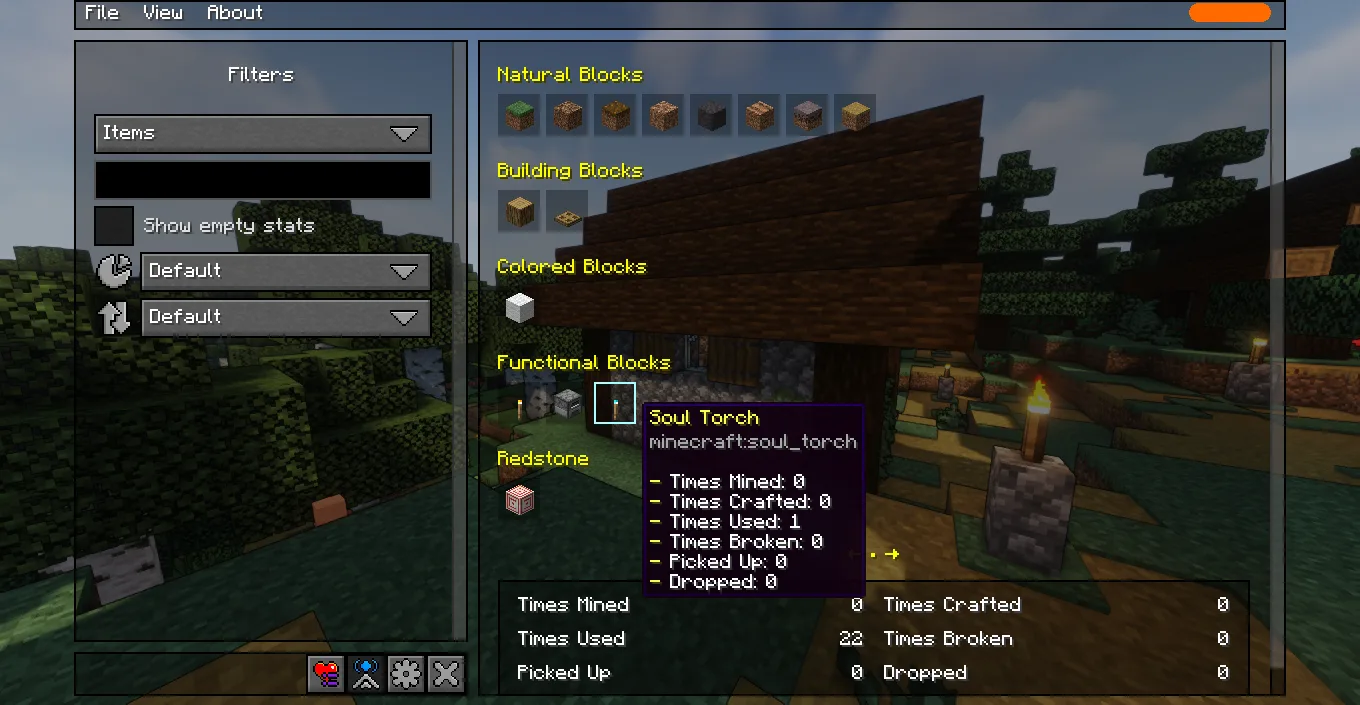Select the white block under Colored Blocks
Viewport: 1360px width, 705px height.
tap(520, 307)
